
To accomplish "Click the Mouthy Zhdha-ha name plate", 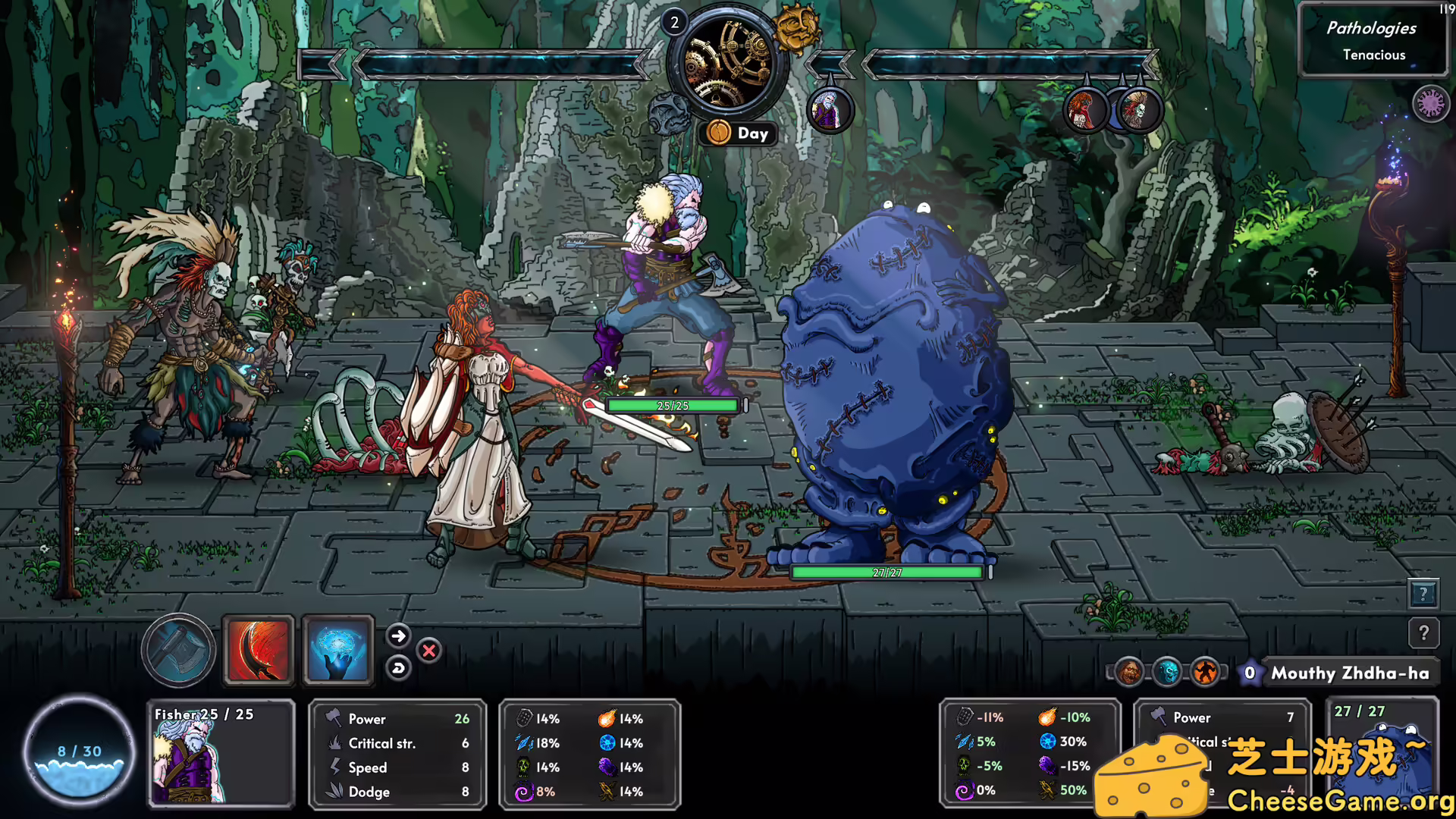I will tap(1349, 673).
